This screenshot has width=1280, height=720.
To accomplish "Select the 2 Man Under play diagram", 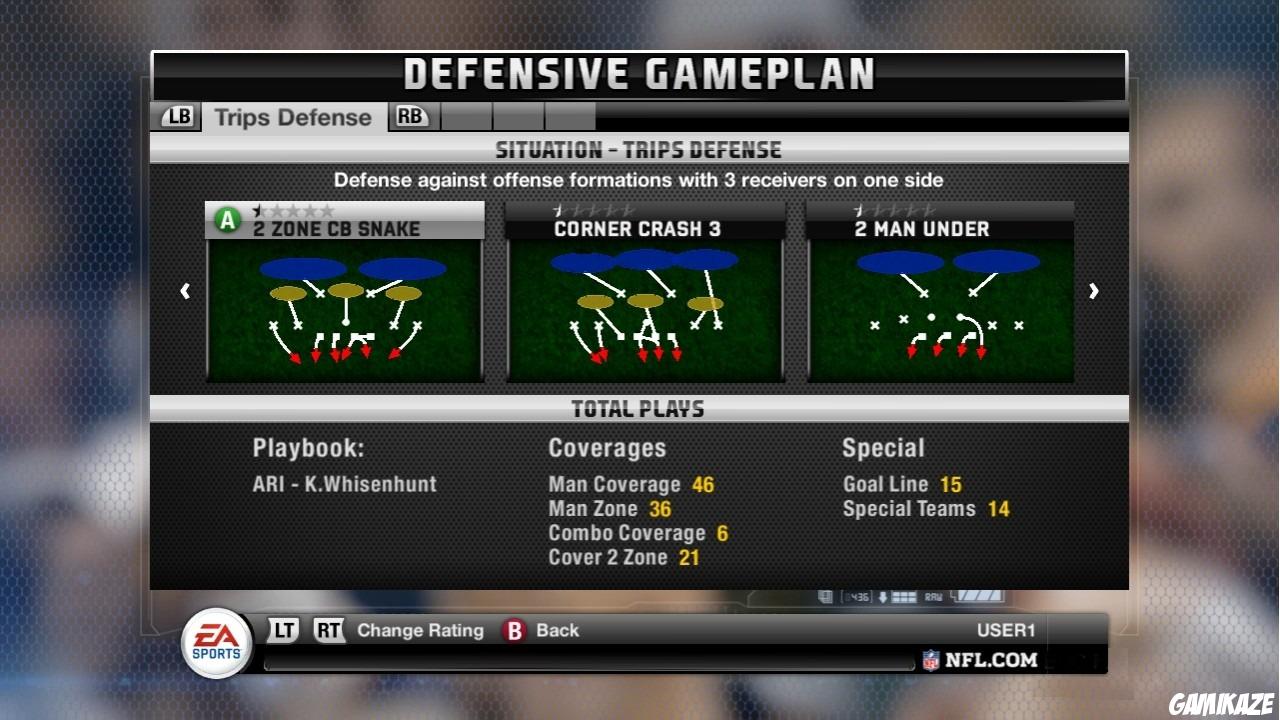I will pos(940,310).
